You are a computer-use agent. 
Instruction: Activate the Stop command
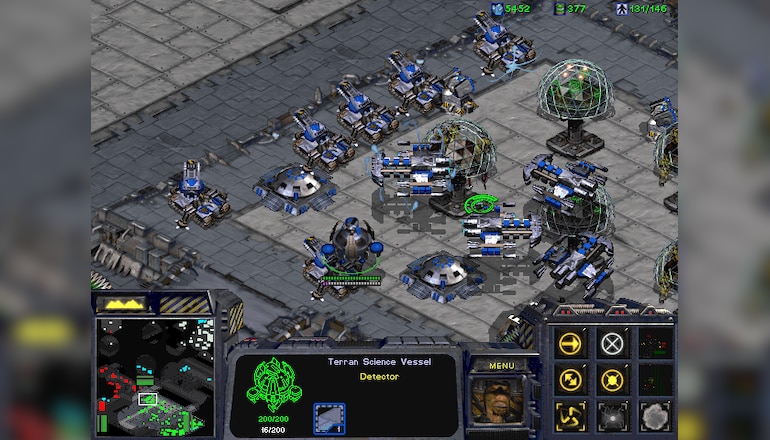tap(612, 344)
